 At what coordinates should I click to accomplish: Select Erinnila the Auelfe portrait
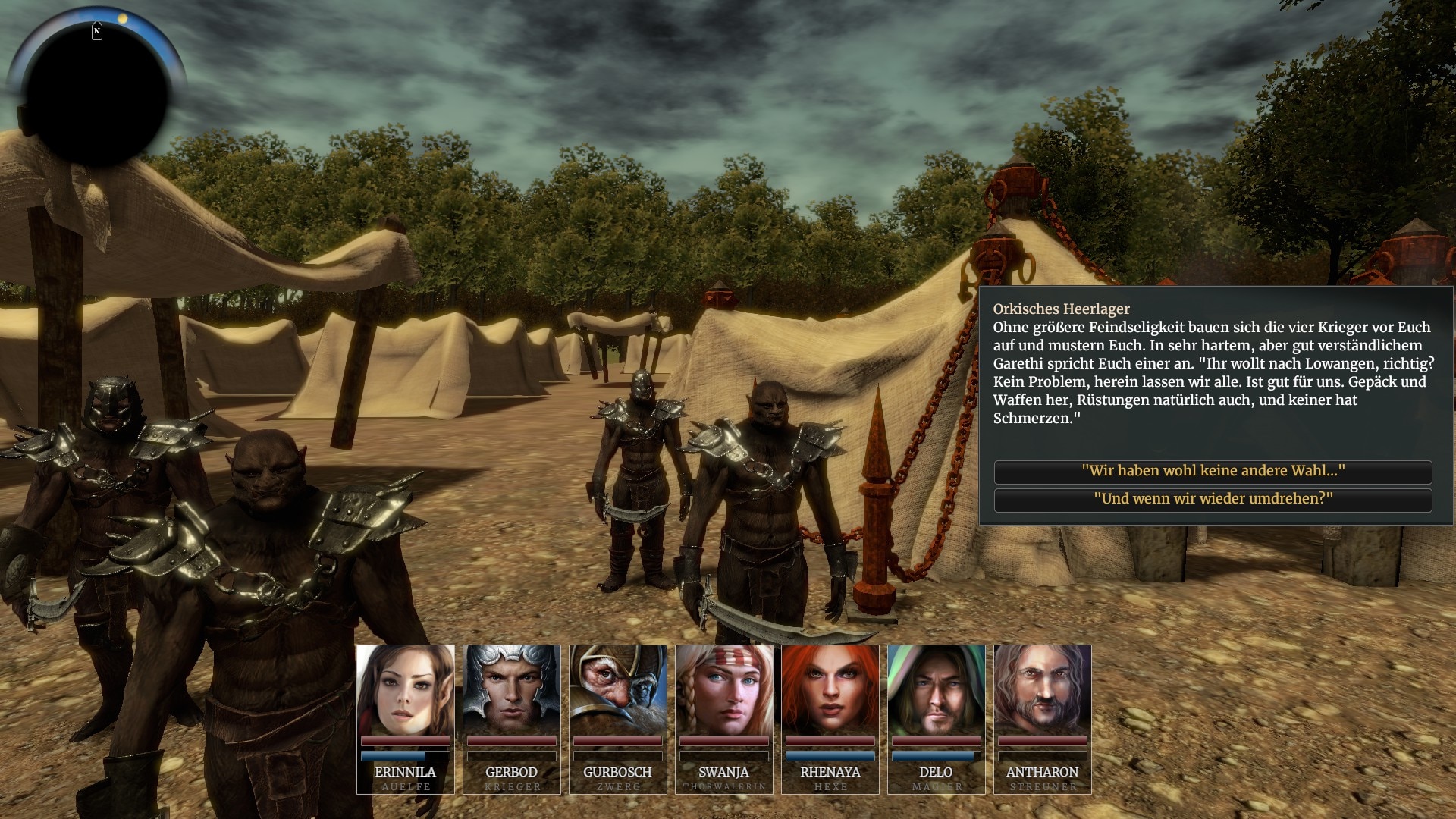(x=405, y=690)
